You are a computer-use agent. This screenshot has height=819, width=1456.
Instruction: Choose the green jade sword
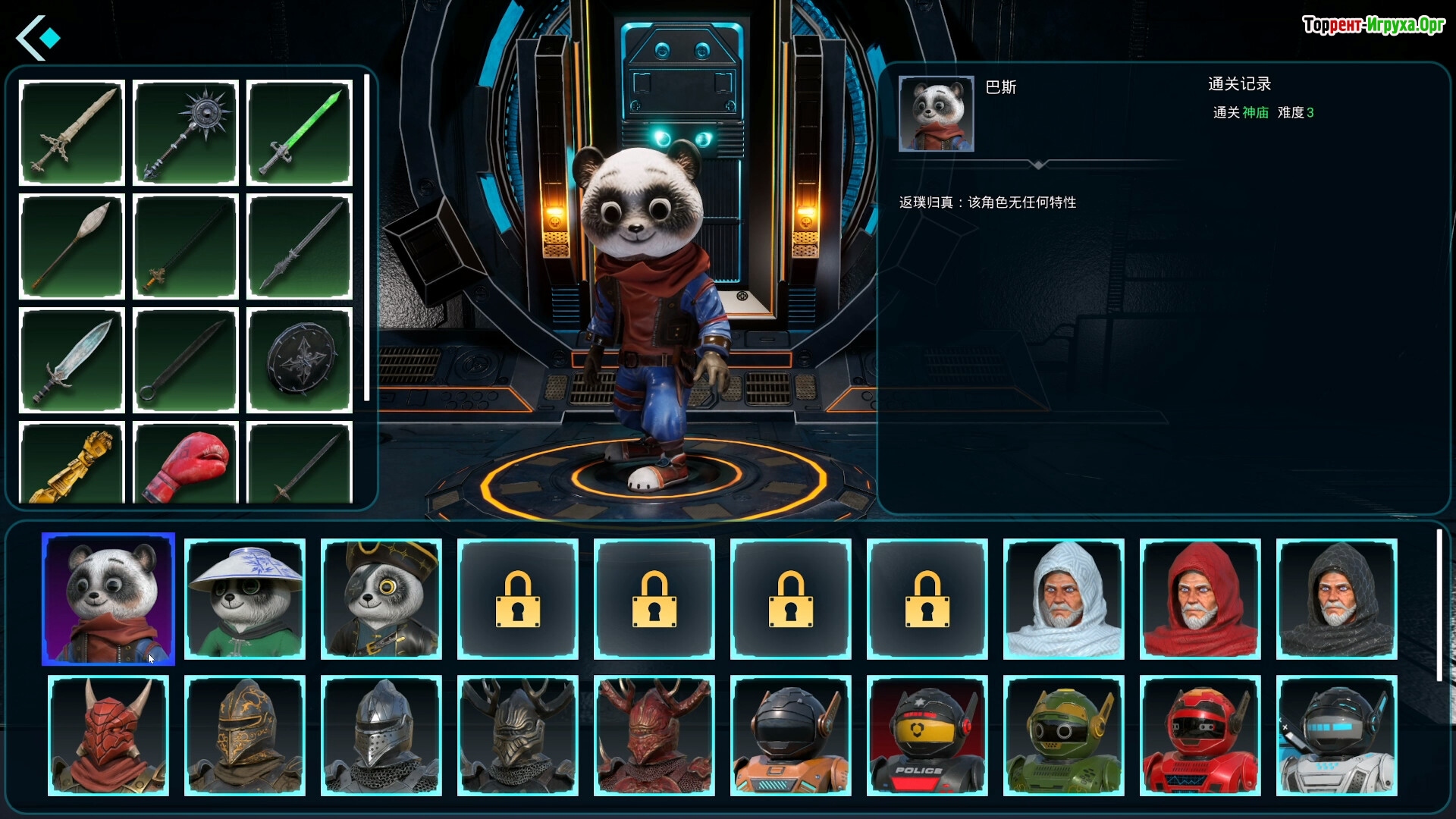point(300,133)
